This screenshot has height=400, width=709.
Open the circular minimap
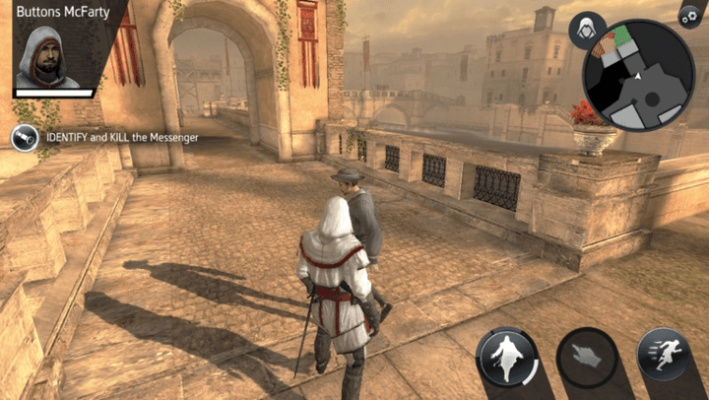pos(640,77)
